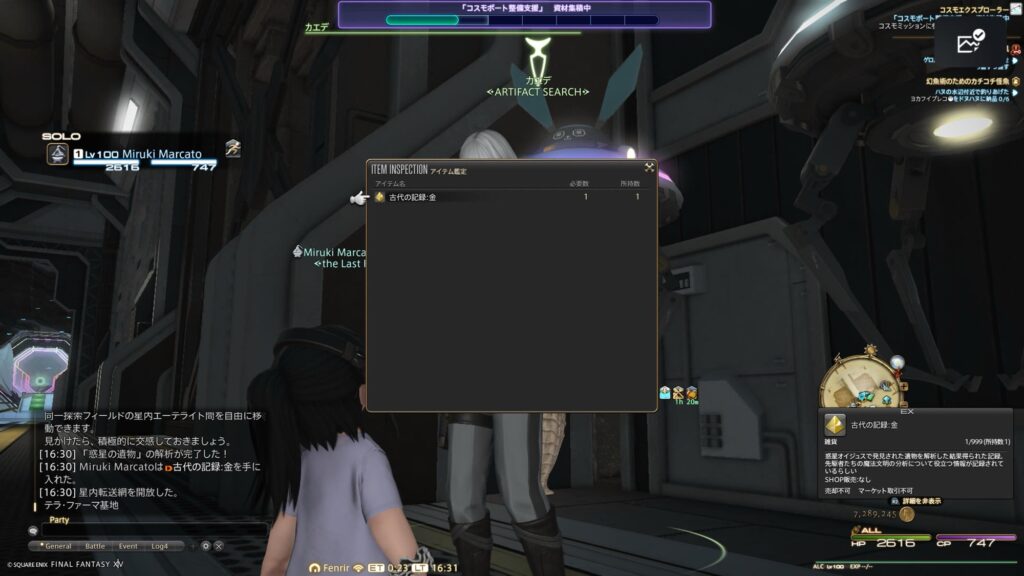Click the chat text input field
Viewport: 1024px width, 576px height.
point(150,530)
